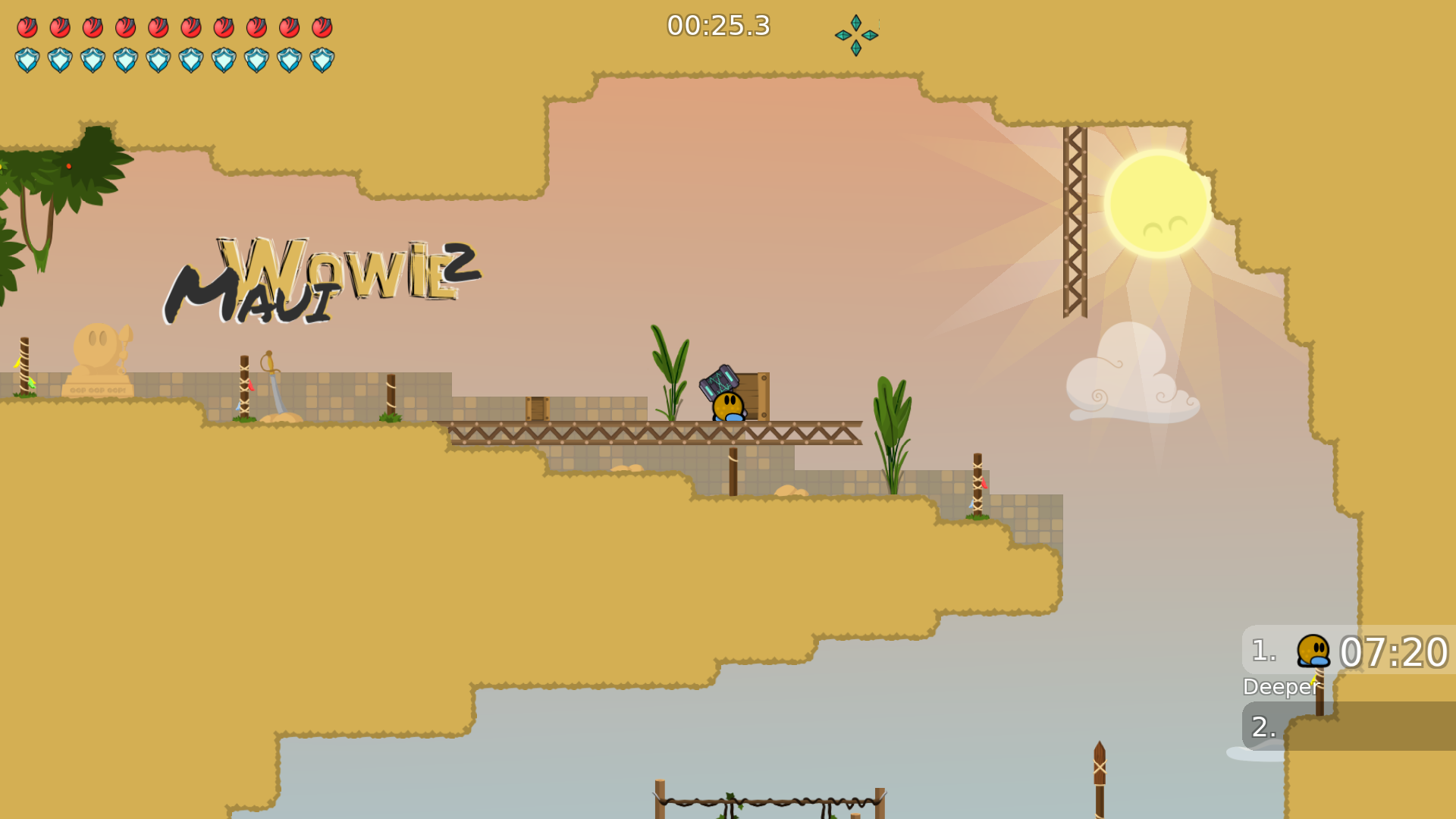Image resolution: width=1456 pixels, height=819 pixels.
Task: Click the fifth heart icon from the left
Action: point(158,27)
